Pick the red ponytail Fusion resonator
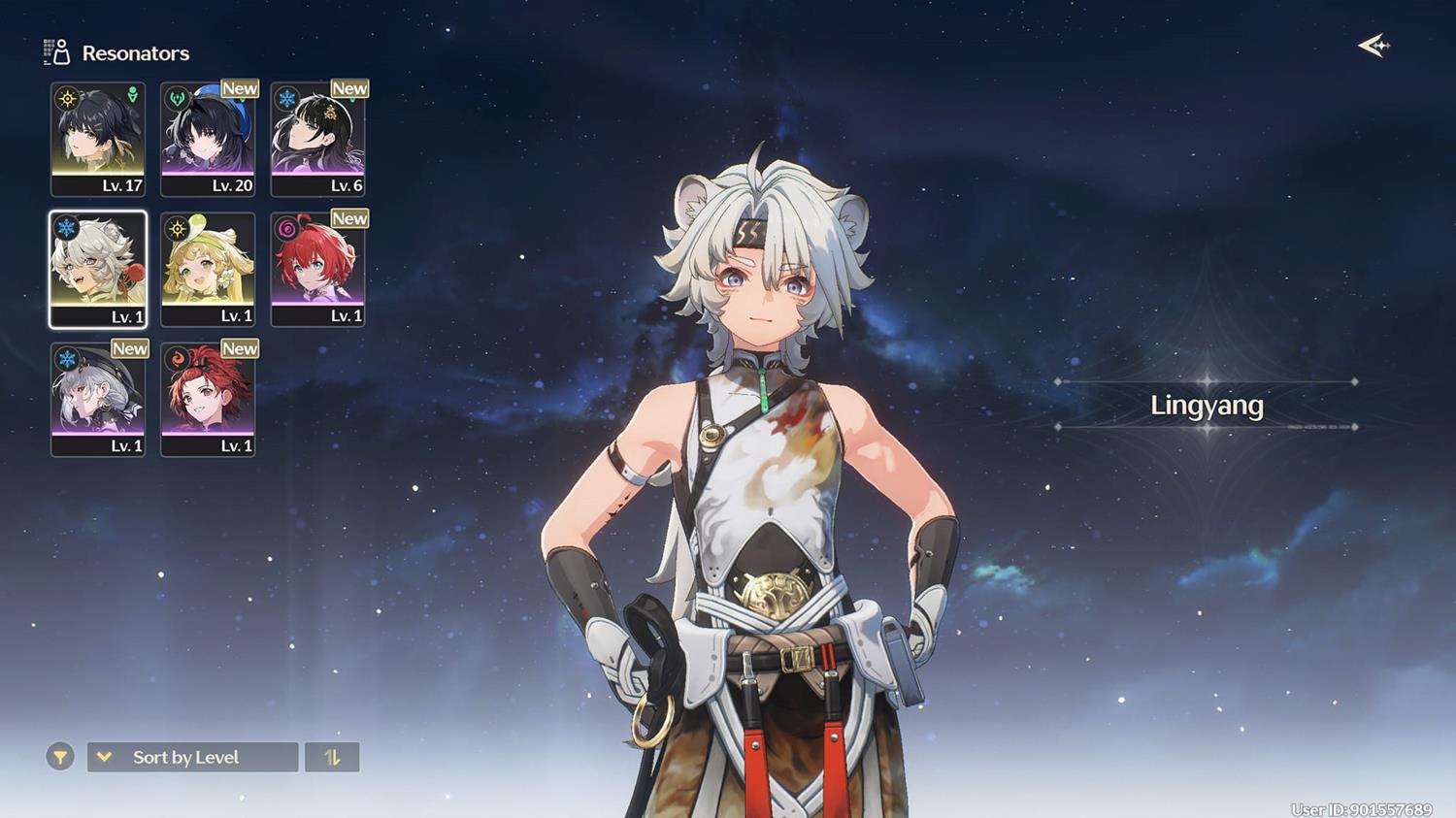The height and width of the screenshot is (818, 1456). pos(208,399)
